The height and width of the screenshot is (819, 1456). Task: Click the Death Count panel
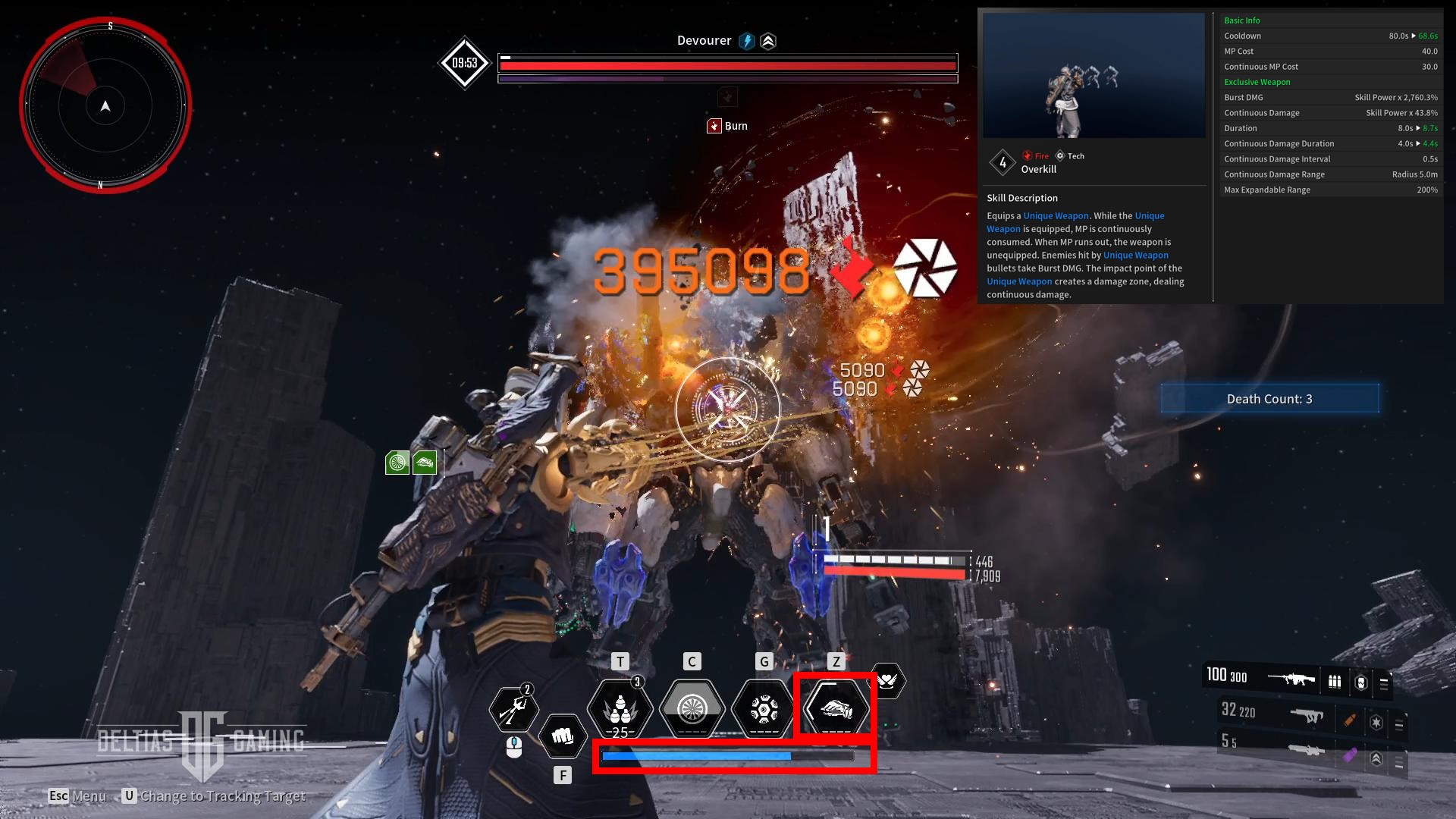[1269, 399]
